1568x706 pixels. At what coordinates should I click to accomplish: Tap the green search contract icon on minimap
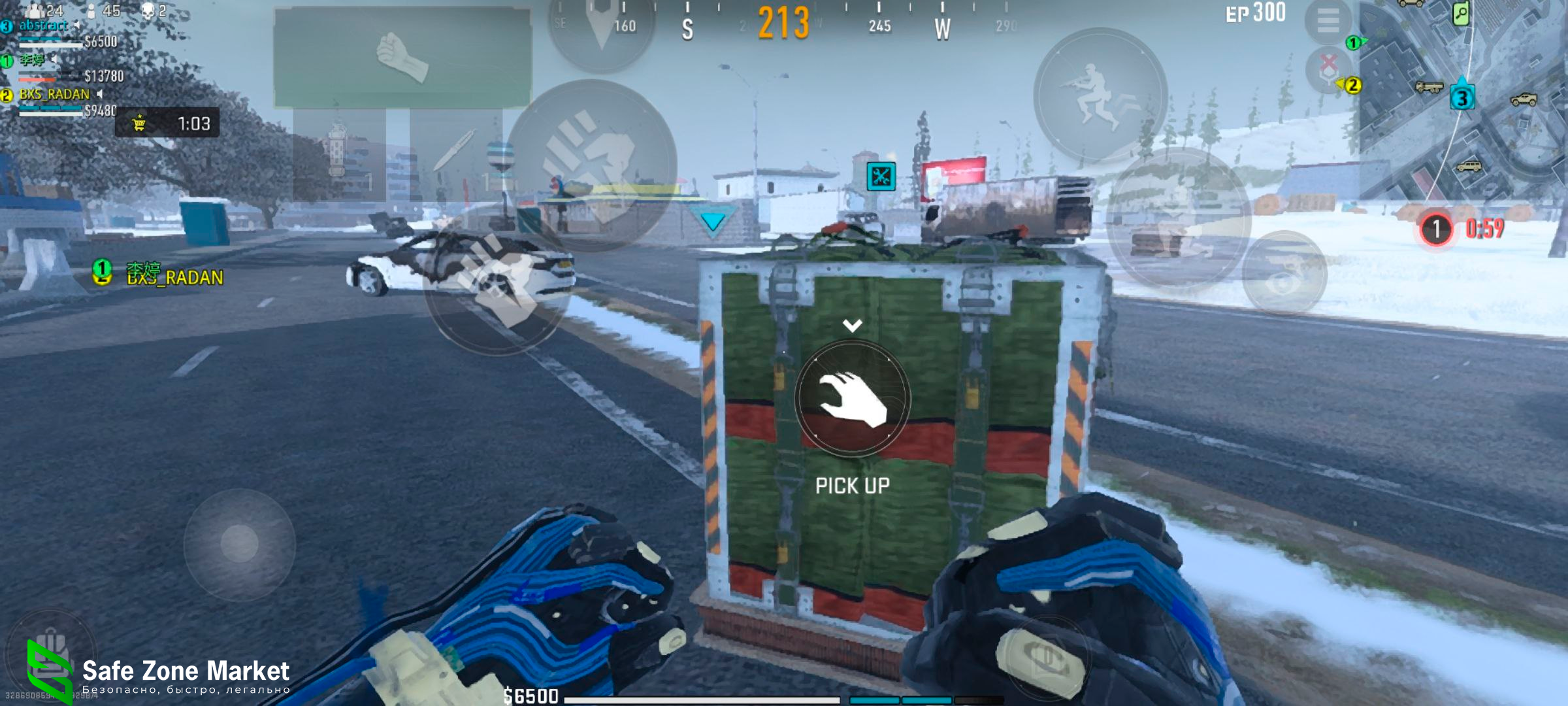[x=1461, y=13]
